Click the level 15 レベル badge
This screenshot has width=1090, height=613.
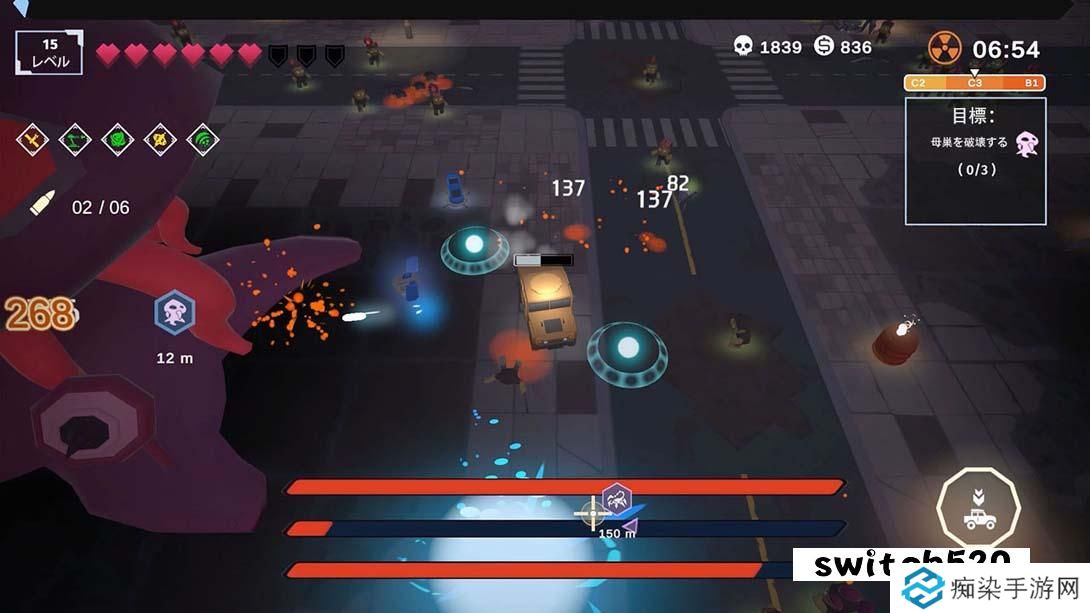click(49, 52)
